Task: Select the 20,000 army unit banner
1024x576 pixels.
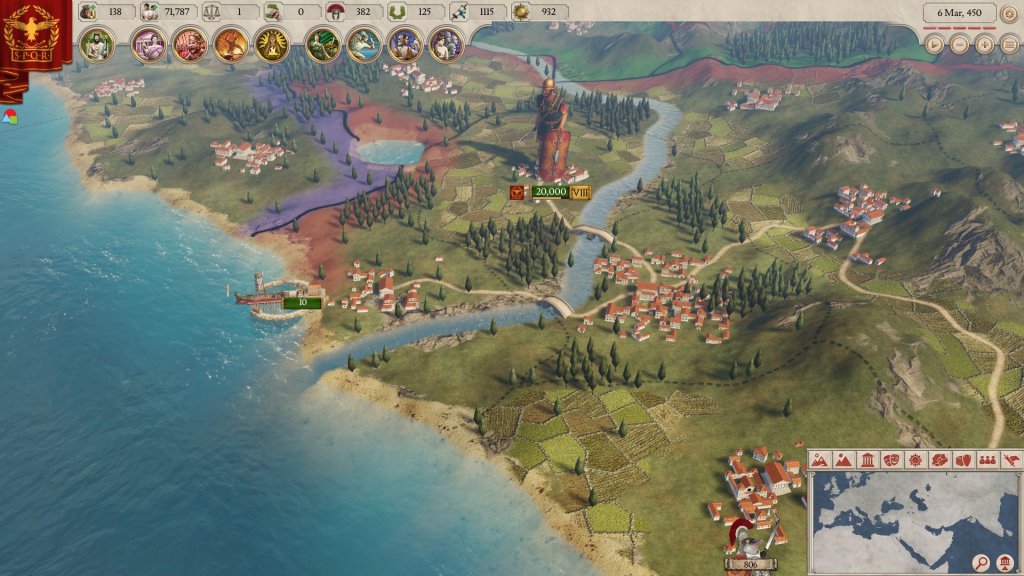Action: 550,192
